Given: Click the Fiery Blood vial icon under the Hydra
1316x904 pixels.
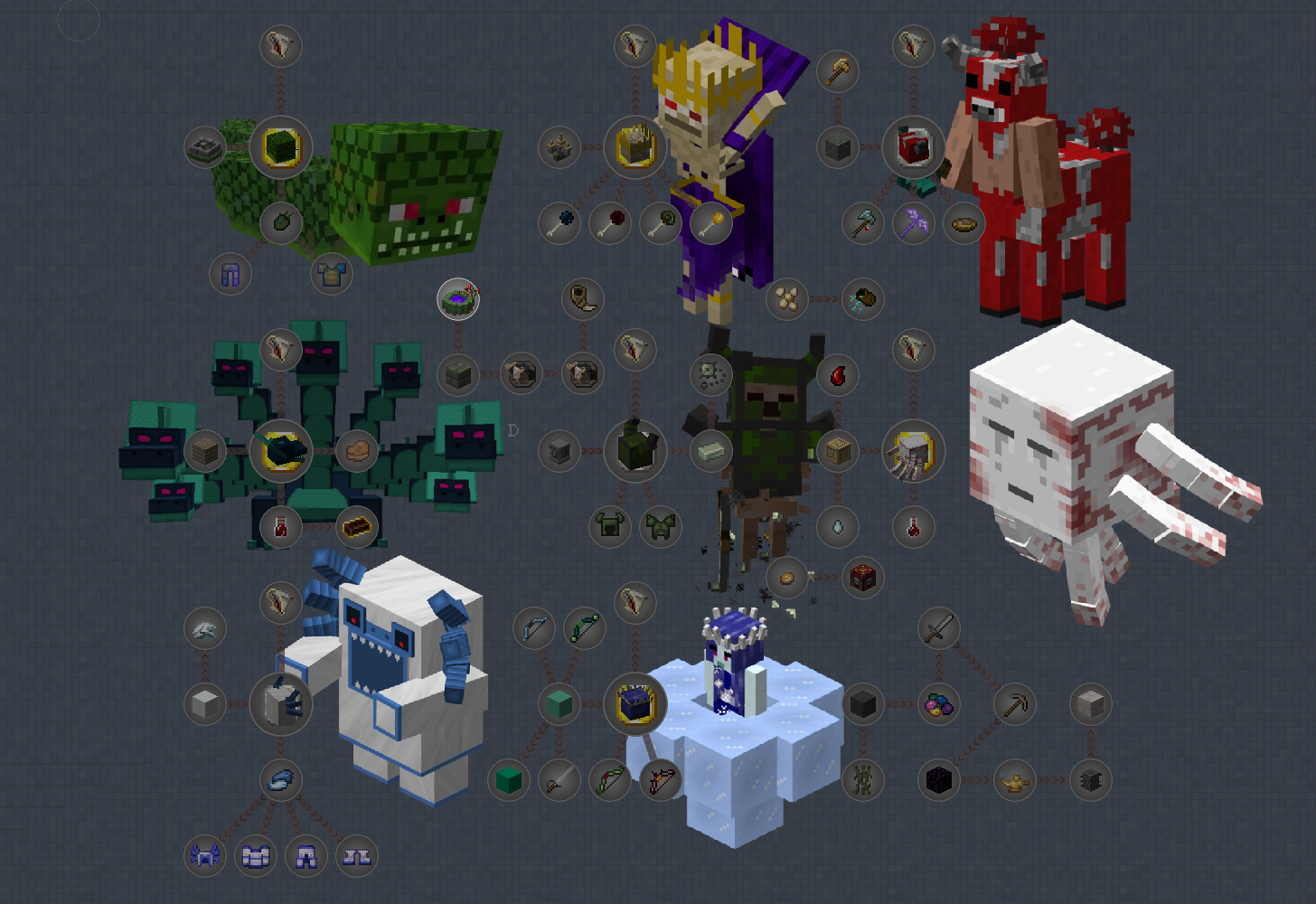Looking at the screenshot, I should point(281,525).
